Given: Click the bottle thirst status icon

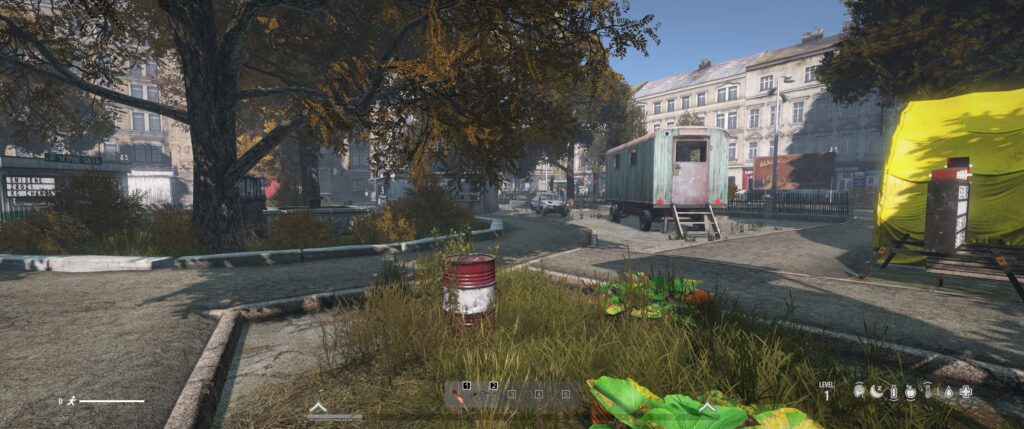Looking at the screenshot, I should coord(894,392).
